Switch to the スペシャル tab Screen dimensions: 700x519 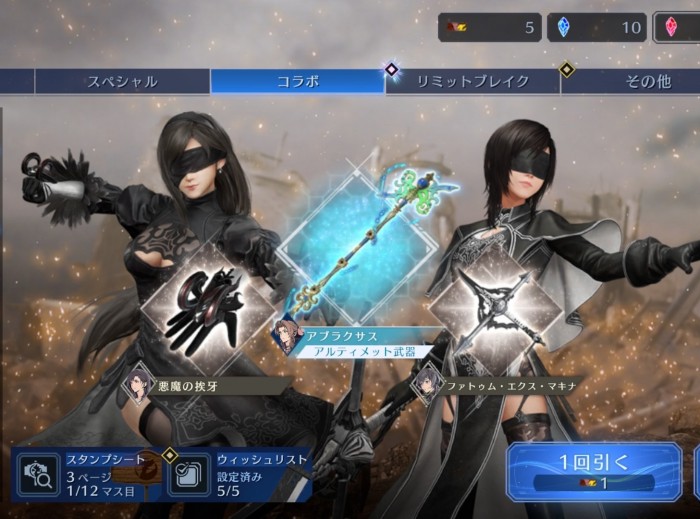tap(122, 81)
